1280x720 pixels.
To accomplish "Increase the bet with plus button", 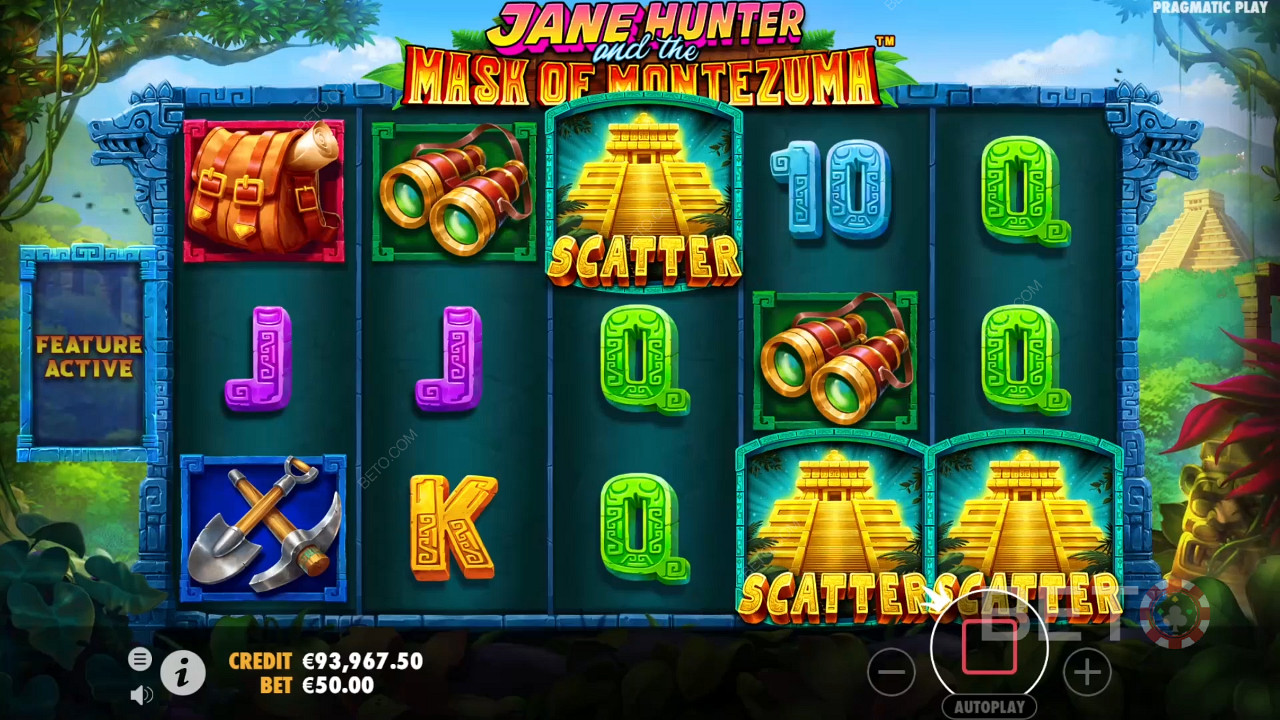I will [1087, 672].
